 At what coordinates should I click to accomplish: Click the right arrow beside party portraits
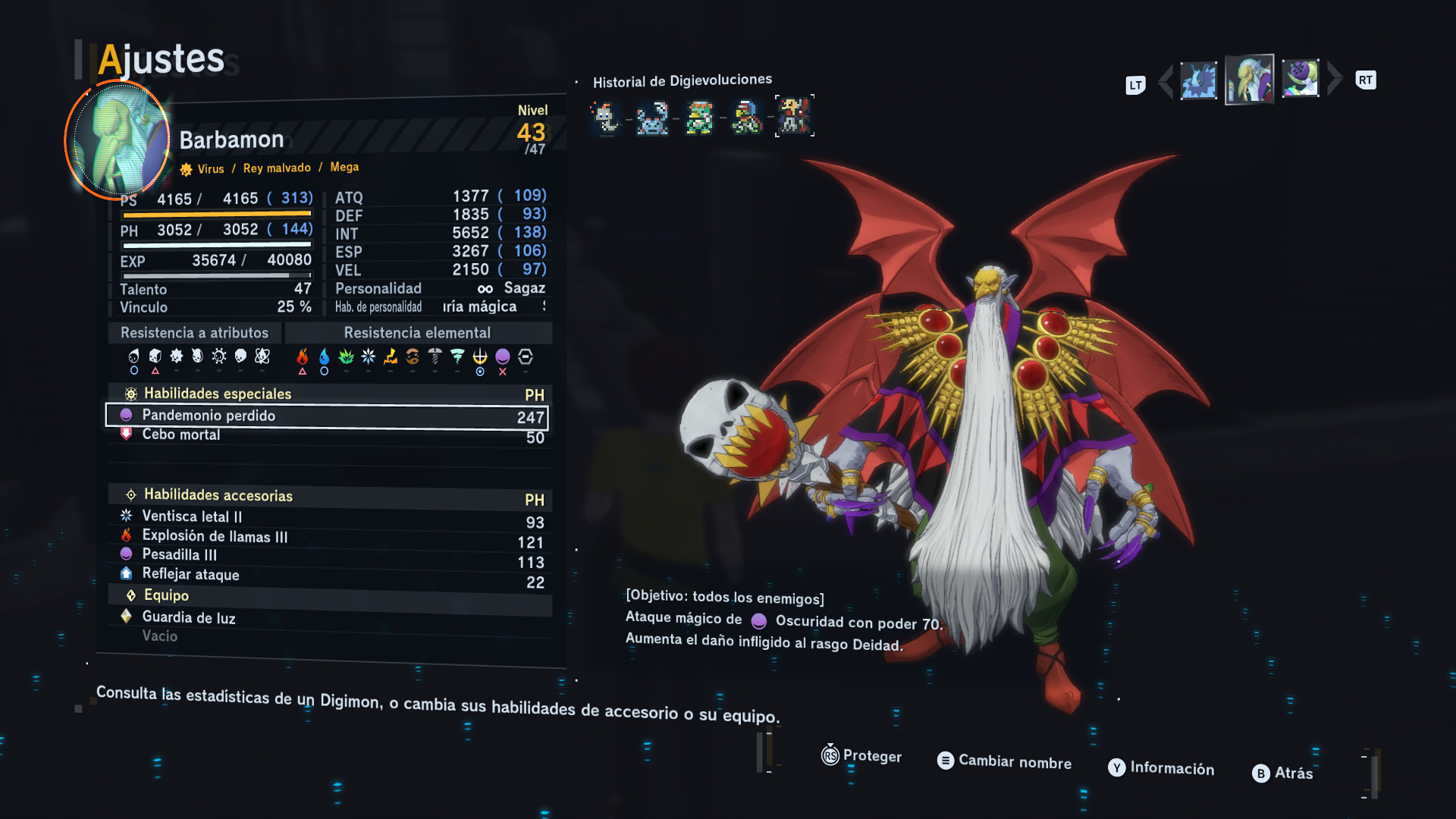pyautogui.click(x=1335, y=79)
